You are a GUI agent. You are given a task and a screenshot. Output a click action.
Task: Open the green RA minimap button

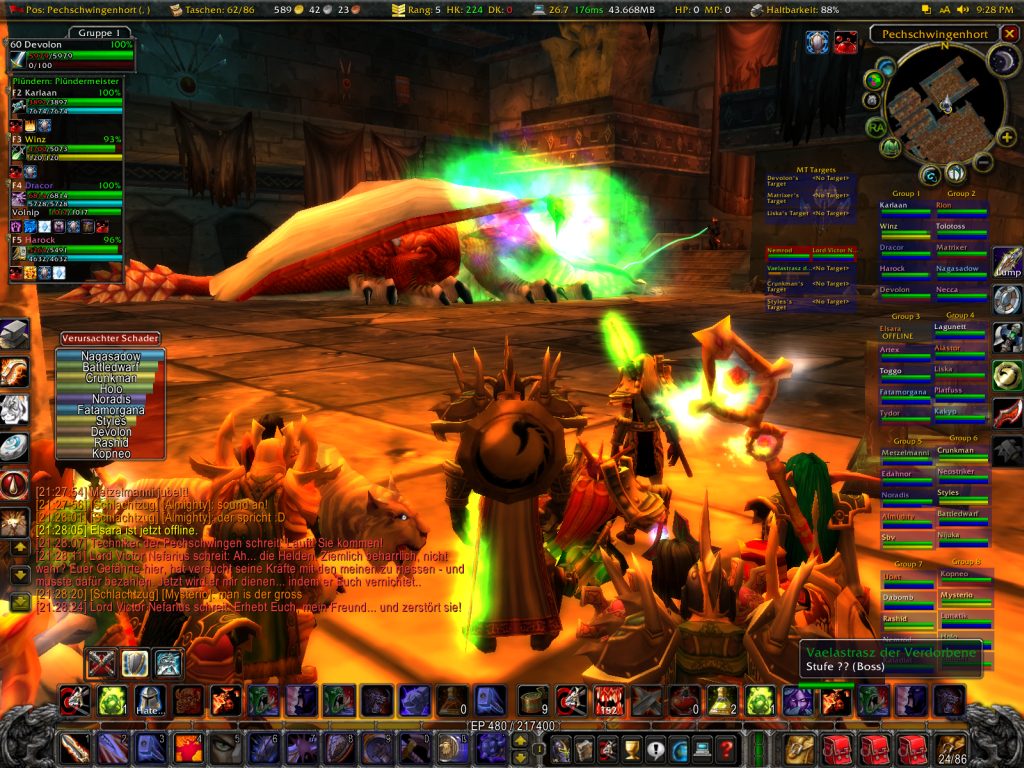877,126
